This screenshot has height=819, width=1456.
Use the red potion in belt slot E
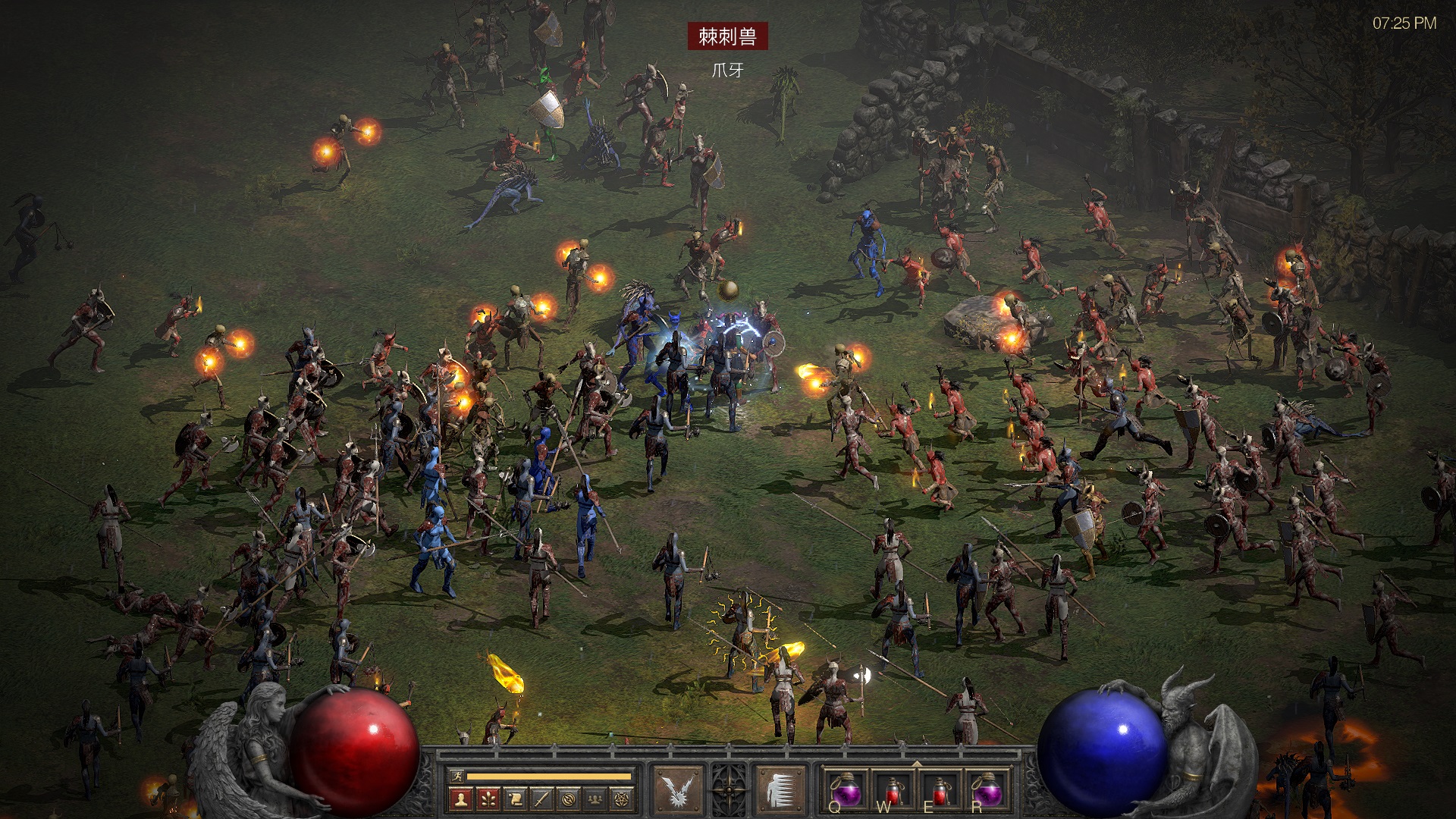click(940, 790)
